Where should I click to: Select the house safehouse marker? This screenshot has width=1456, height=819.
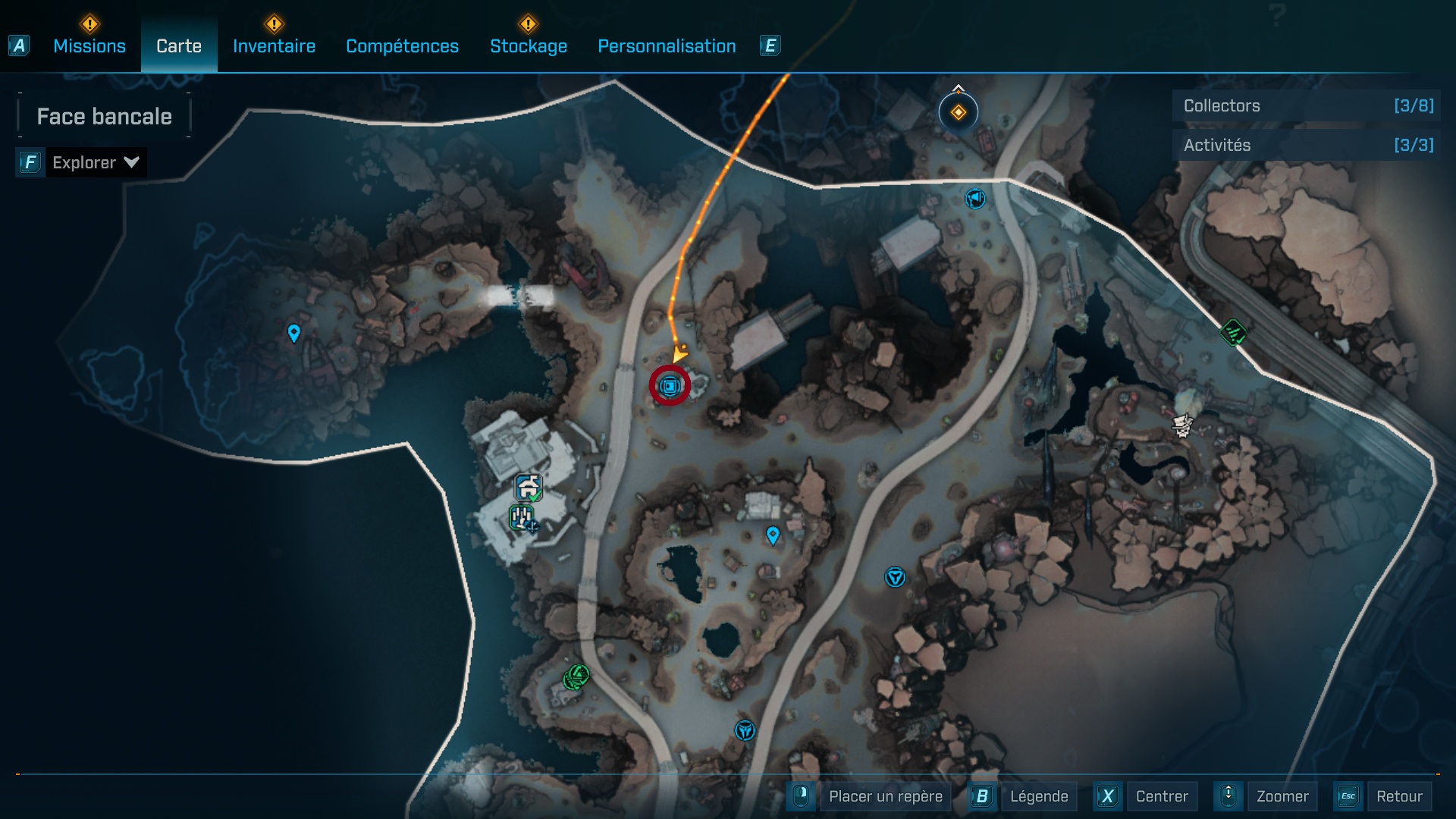point(529,487)
